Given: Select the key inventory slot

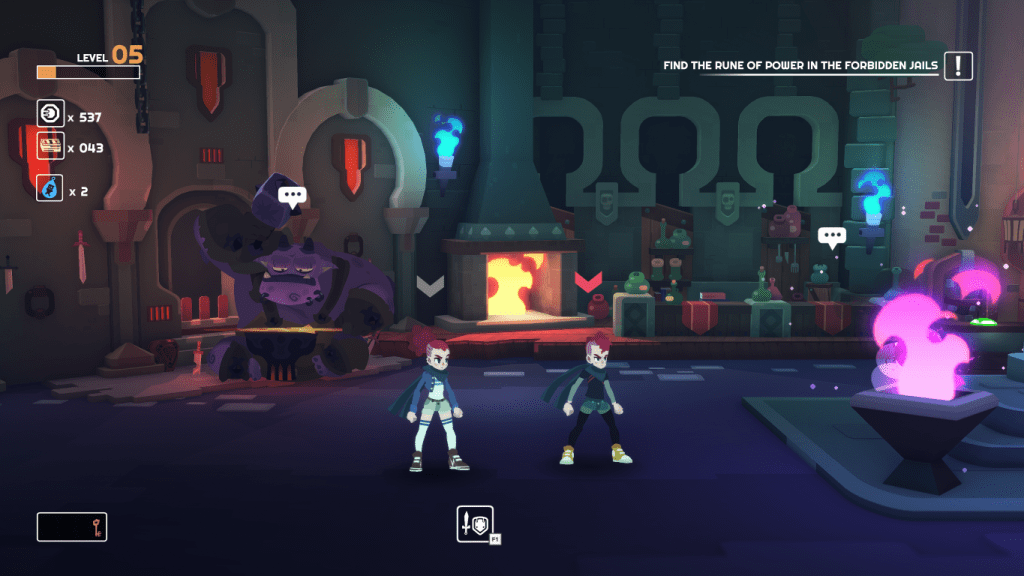Looking at the screenshot, I should [x=72, y=526].
